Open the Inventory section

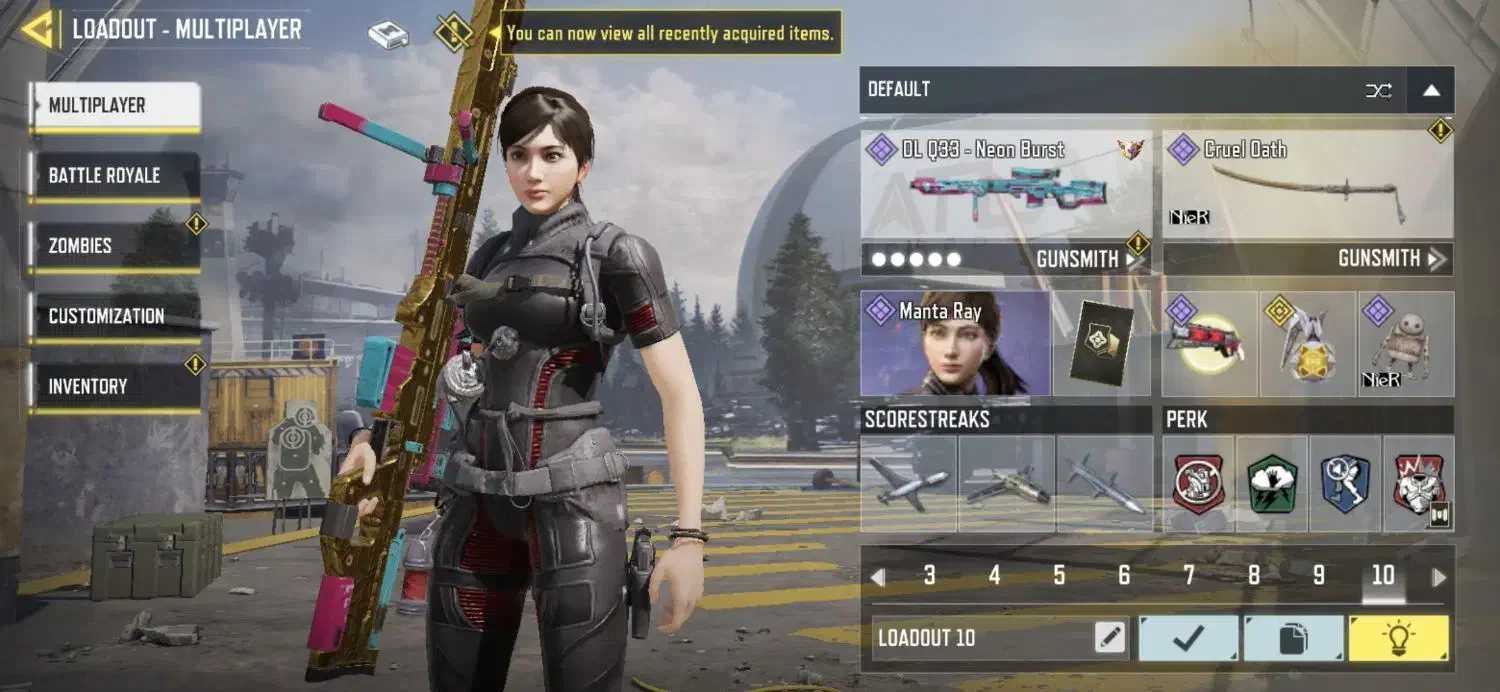(x=115, y=386)
